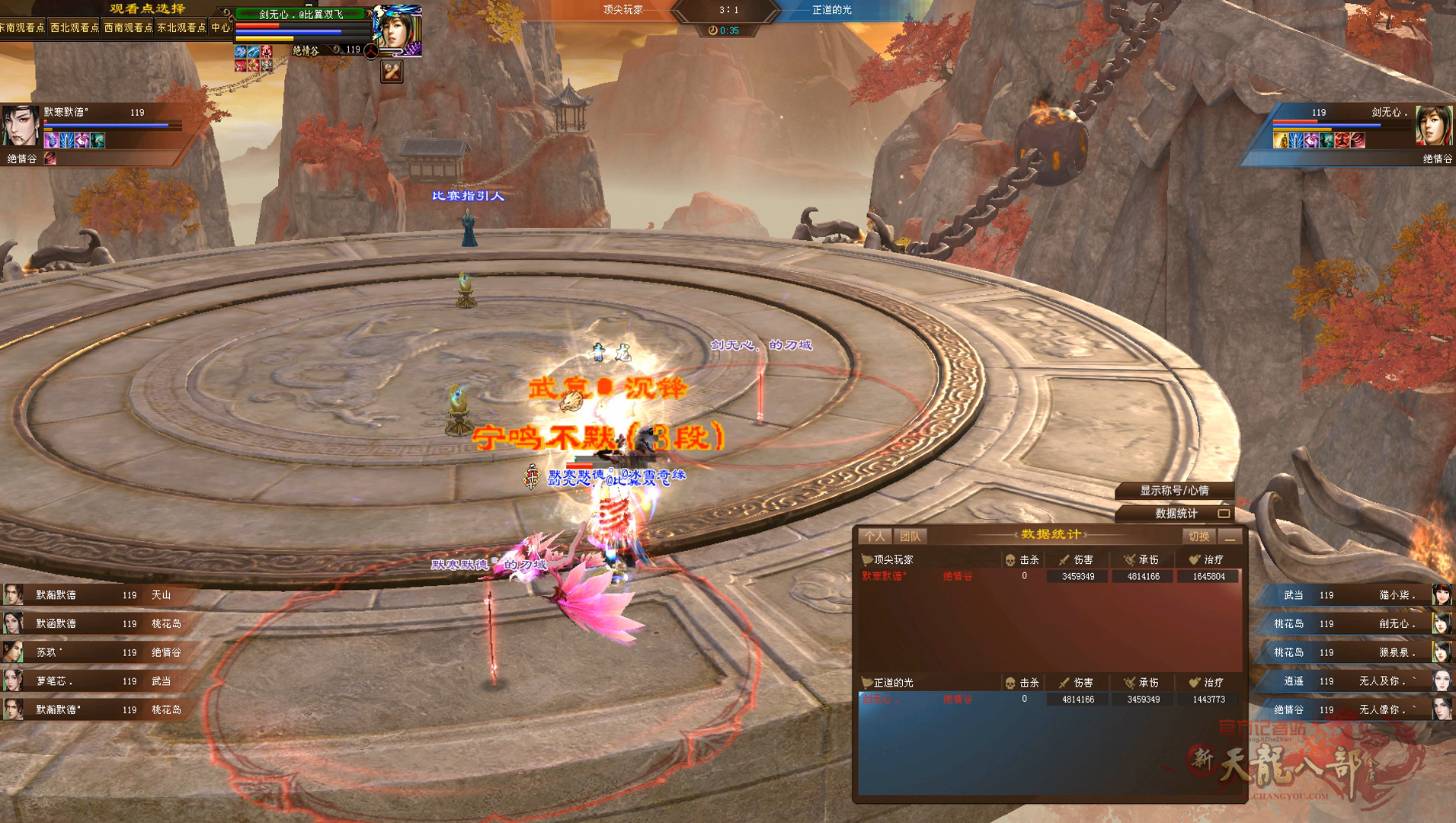Click the 切换 button in statistics panel
The image size is (1456, 823).
click(x=1198, y=536)
